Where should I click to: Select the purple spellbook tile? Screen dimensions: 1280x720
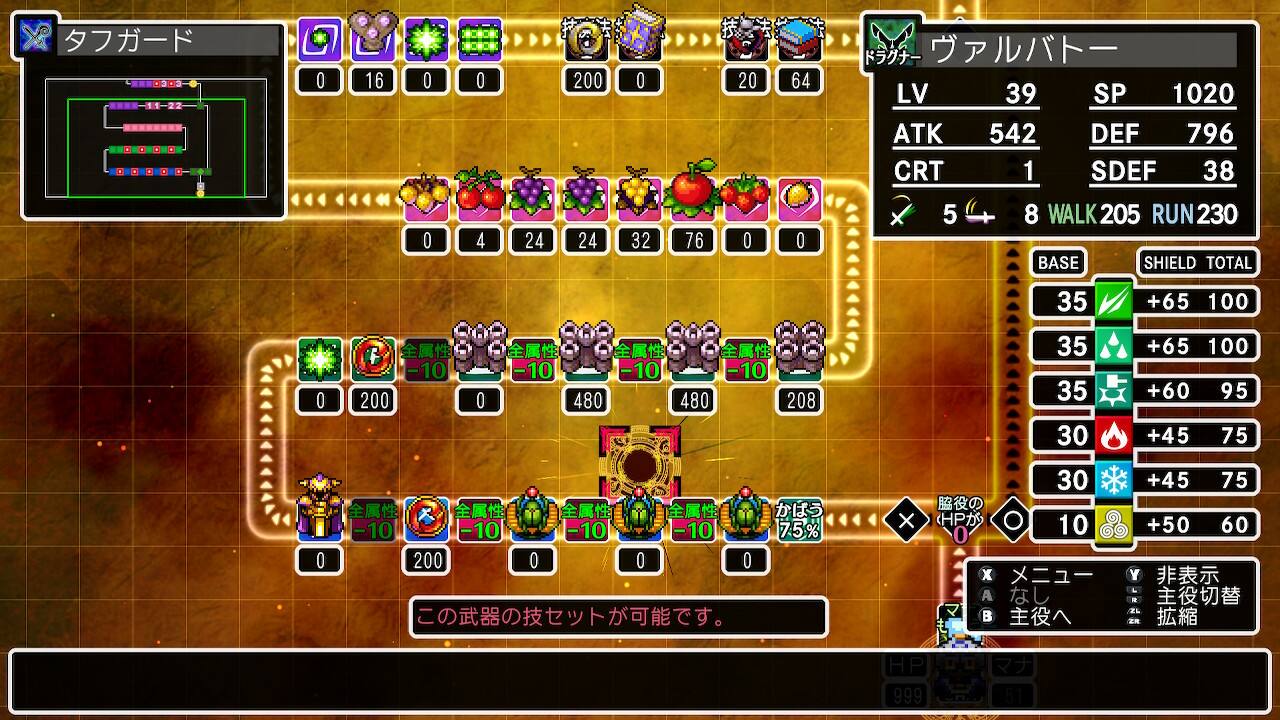click(x=640, y=38)
